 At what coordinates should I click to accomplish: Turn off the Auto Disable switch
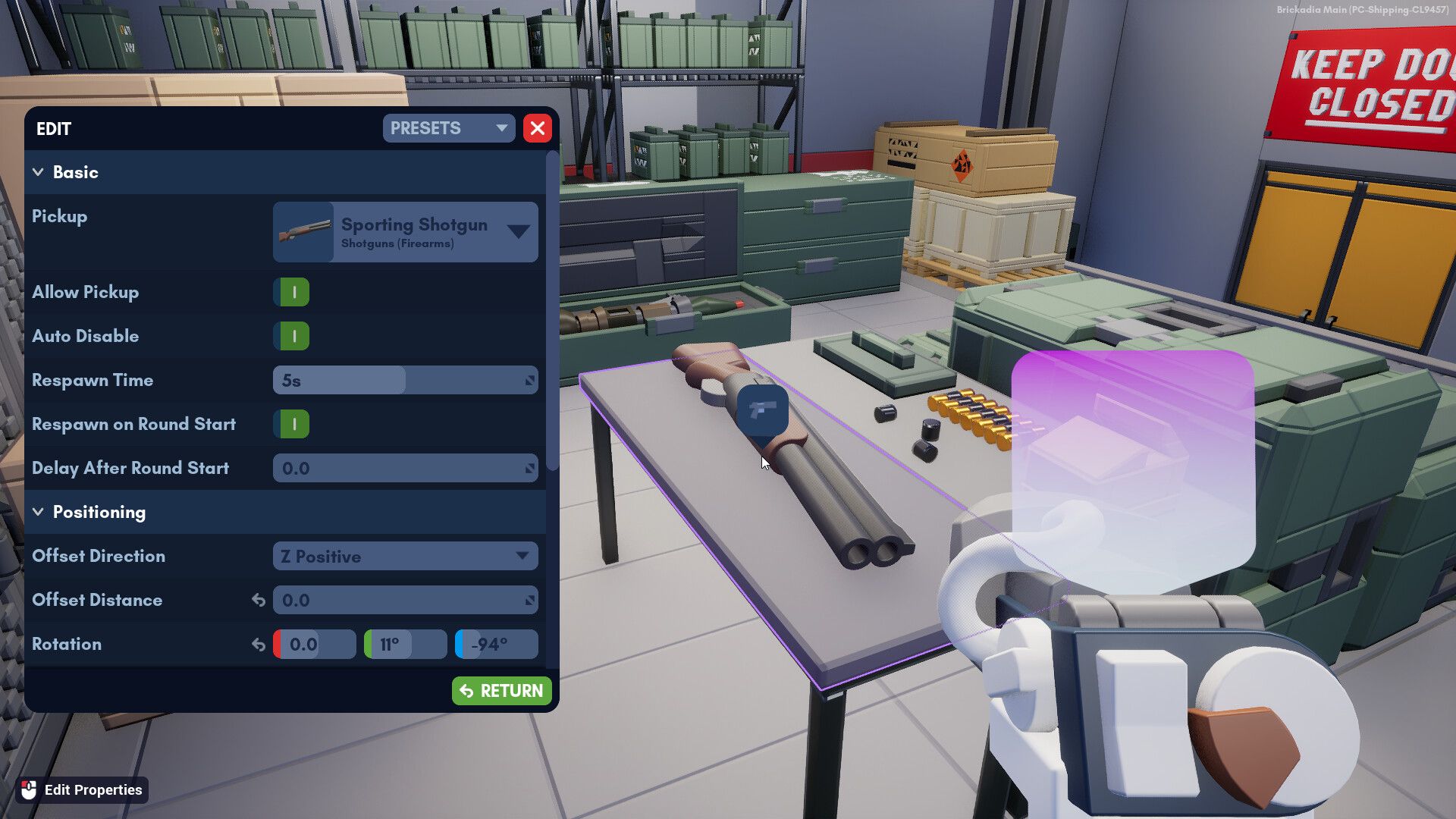pyautogui.click(x=292, y=336)
